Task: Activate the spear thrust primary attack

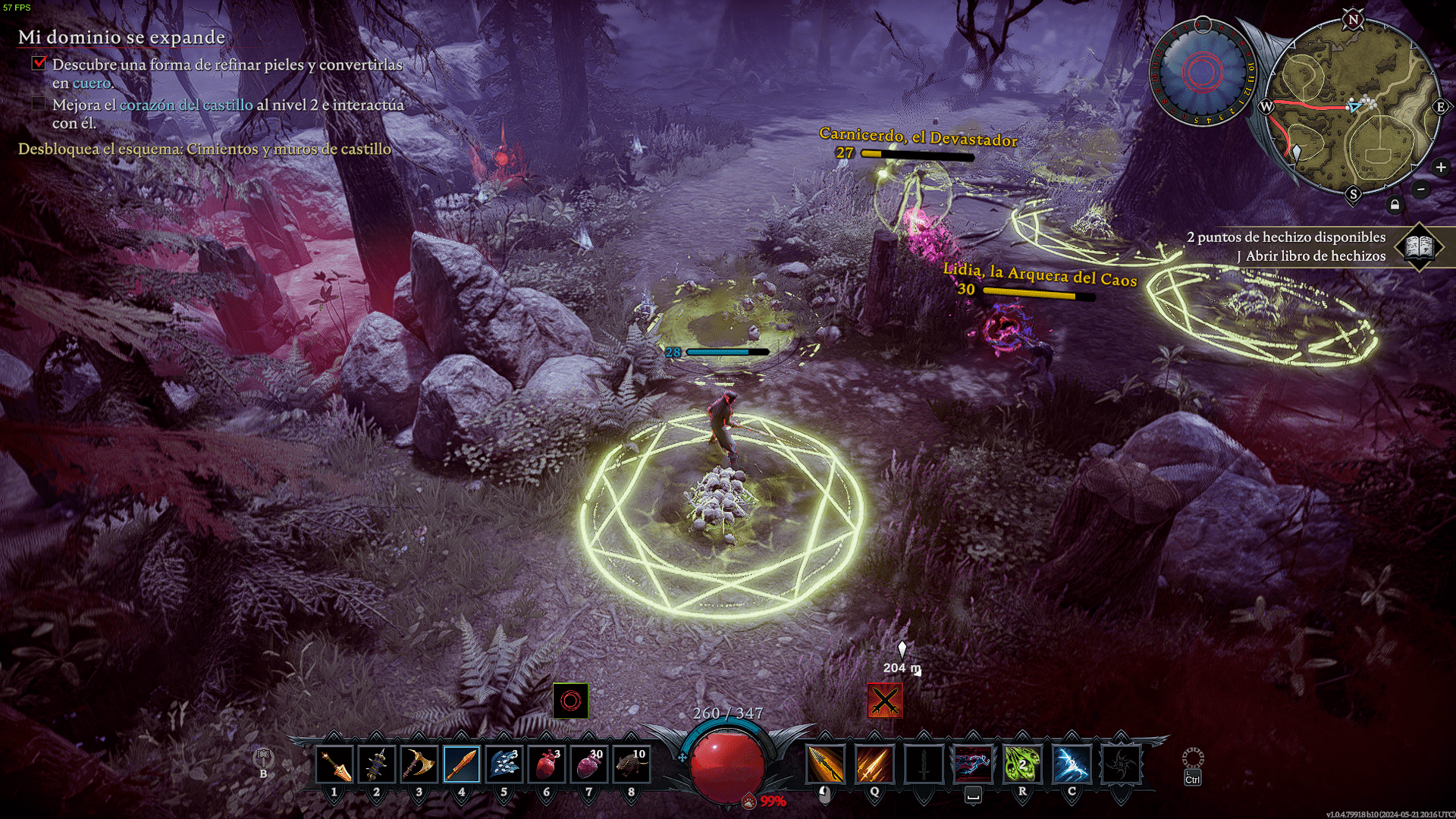Action: (825, 764)
